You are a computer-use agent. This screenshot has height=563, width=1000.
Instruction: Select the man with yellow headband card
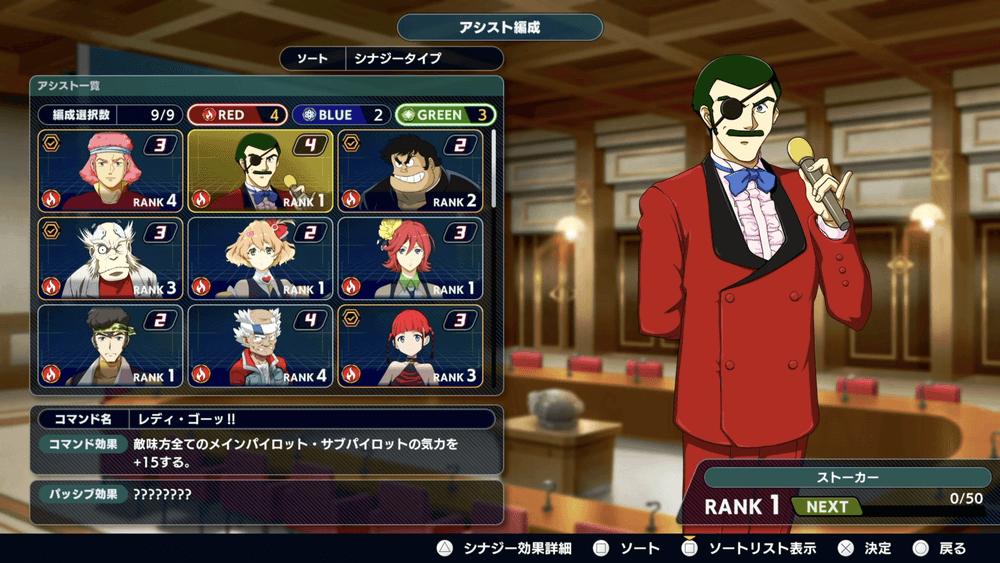[110, 346]
